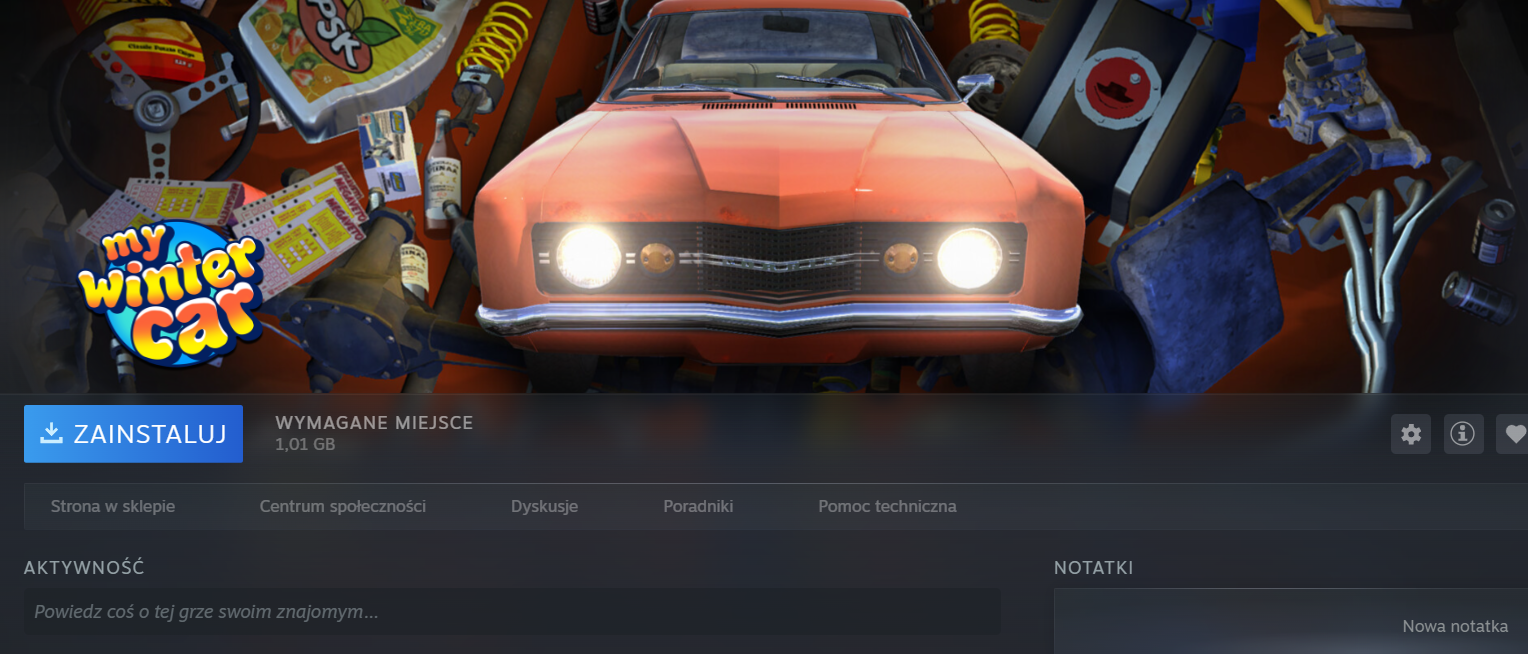This screenshot has height=654, width=1528.
Task: Click the blue ZAINSTALUJ install button
Action: [133, 434]
